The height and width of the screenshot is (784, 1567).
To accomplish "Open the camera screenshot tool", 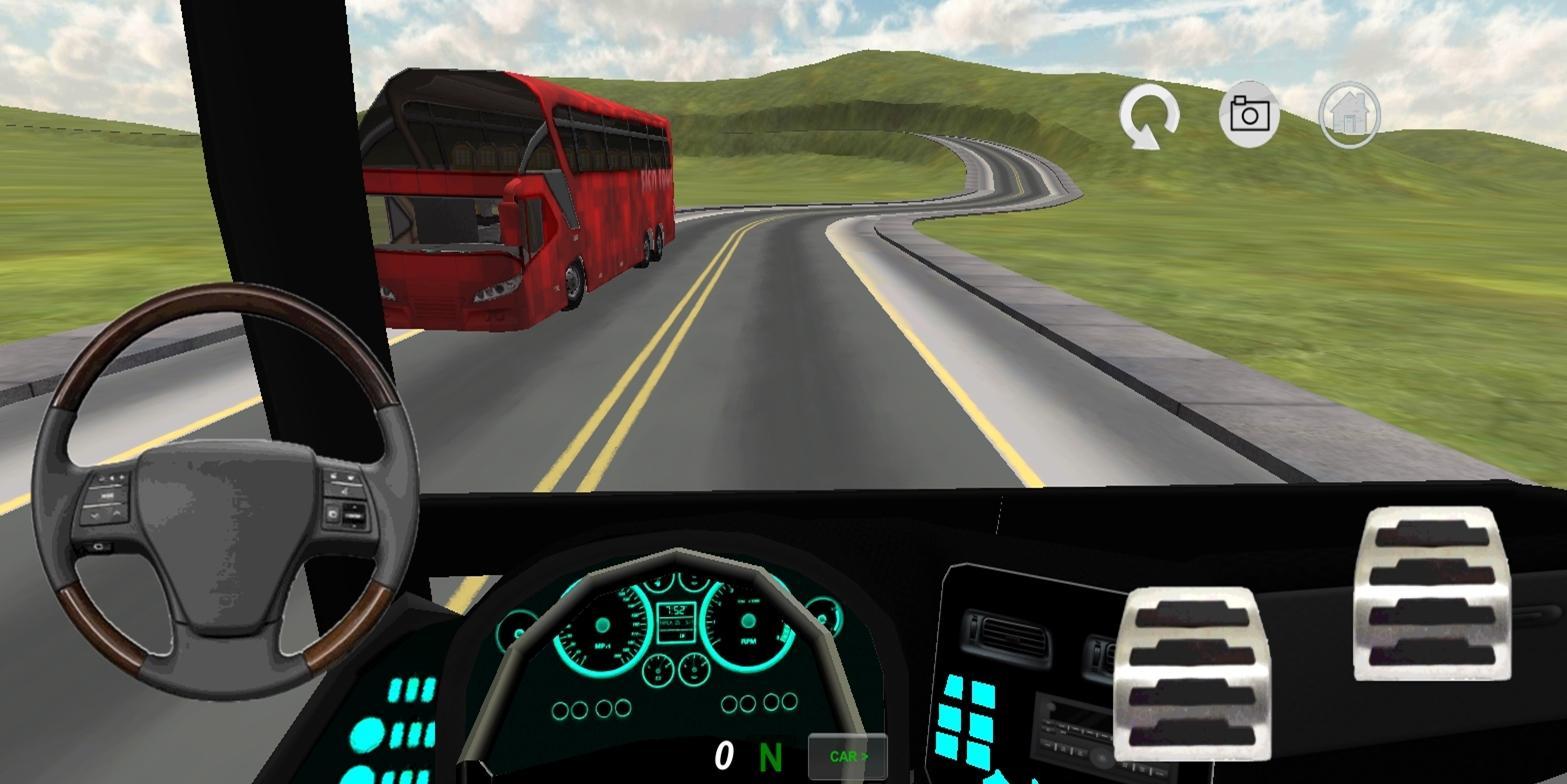I will click(x=1249, y=113).
